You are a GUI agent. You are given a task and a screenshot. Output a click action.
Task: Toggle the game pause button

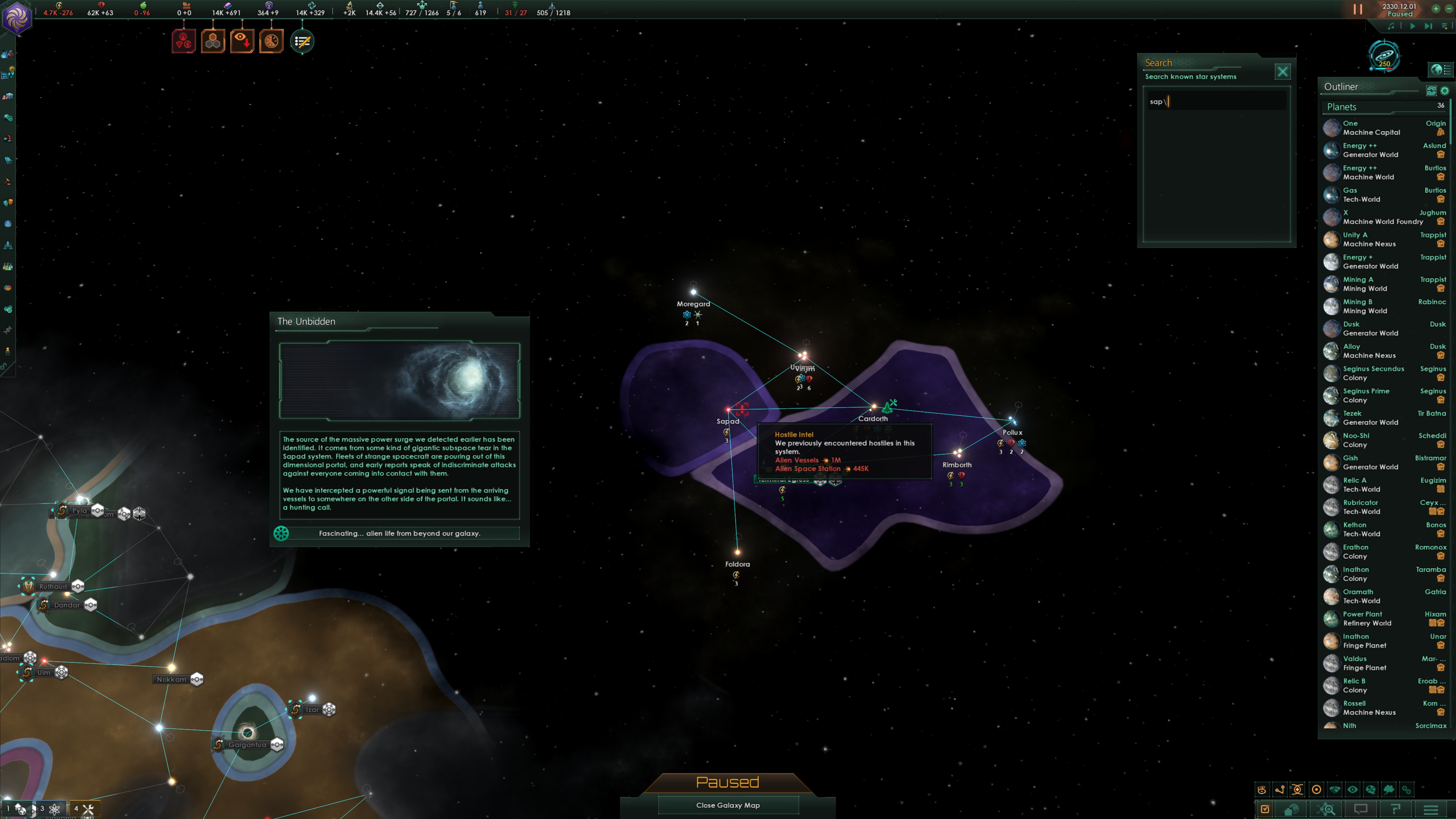(x=1357, y=9)
